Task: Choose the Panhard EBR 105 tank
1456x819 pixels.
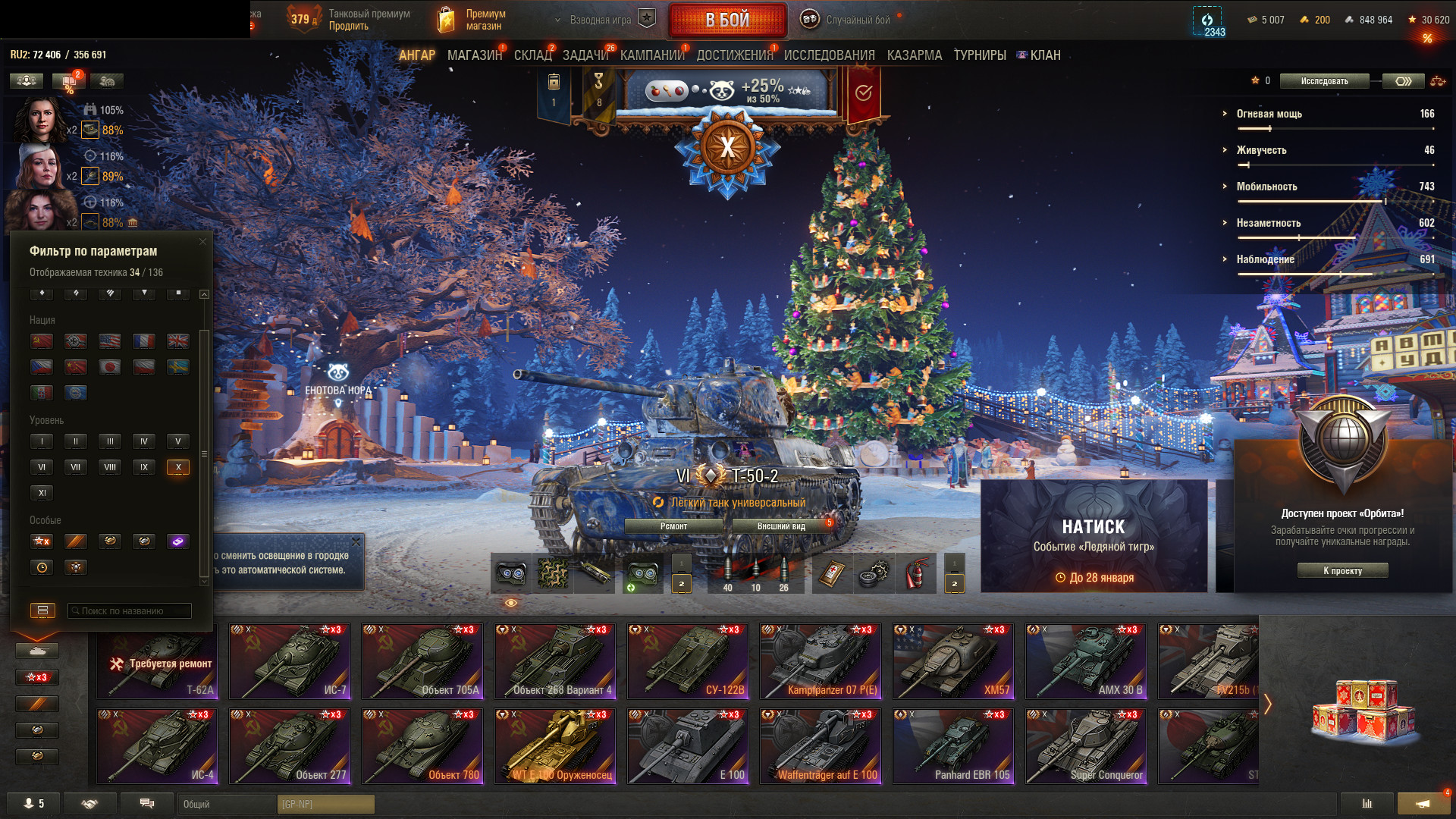Action: 953,745
